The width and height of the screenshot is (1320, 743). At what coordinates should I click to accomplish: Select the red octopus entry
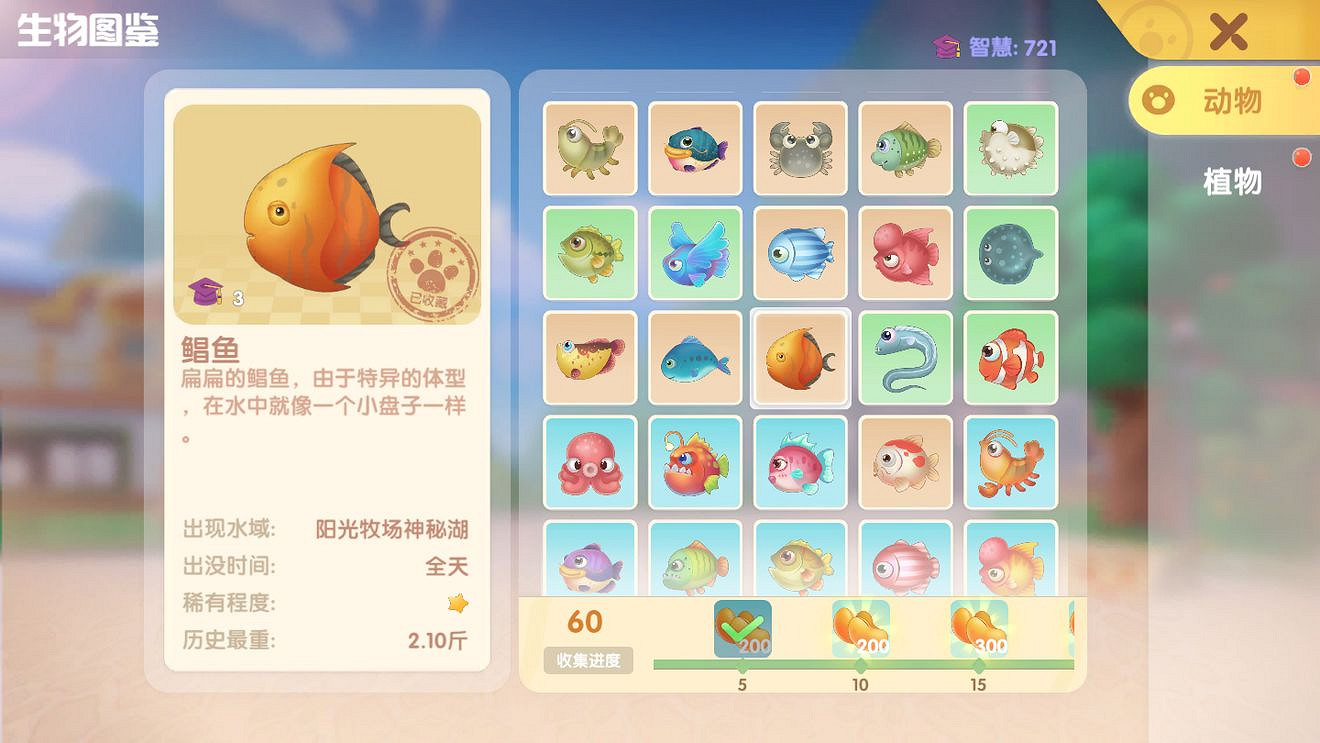pos(590,463)
